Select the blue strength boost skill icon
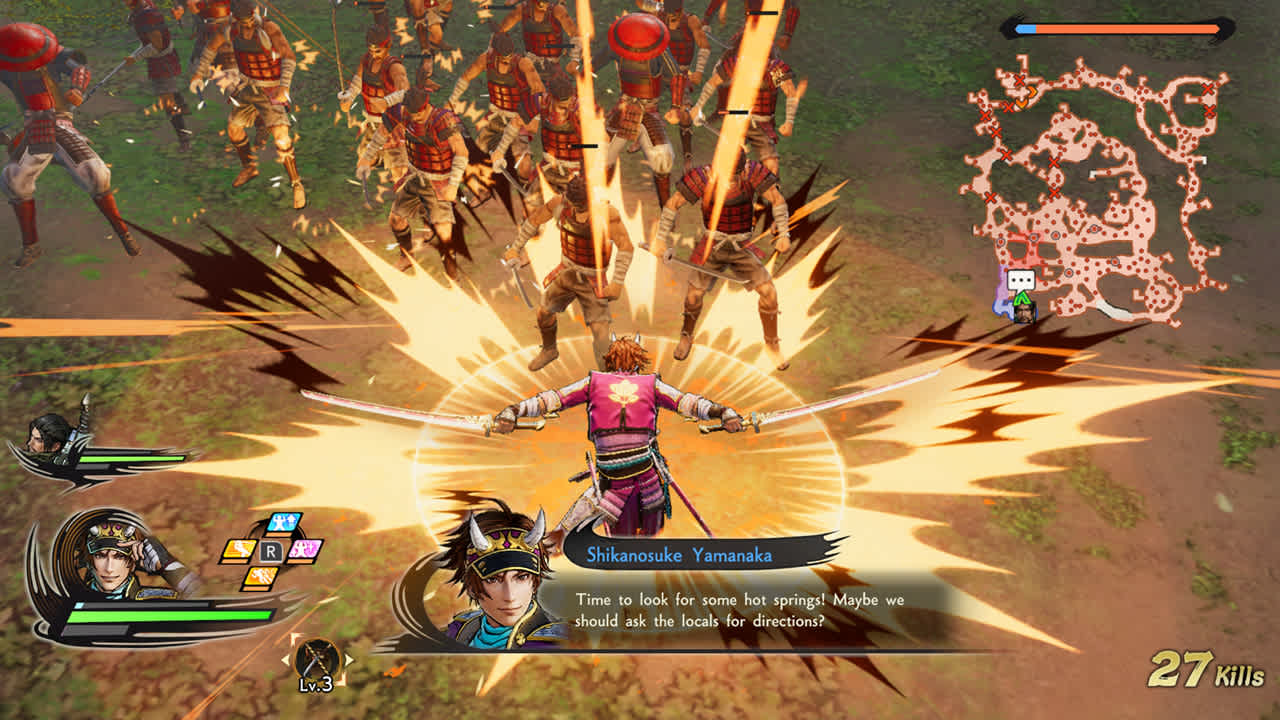 (282, 522)
